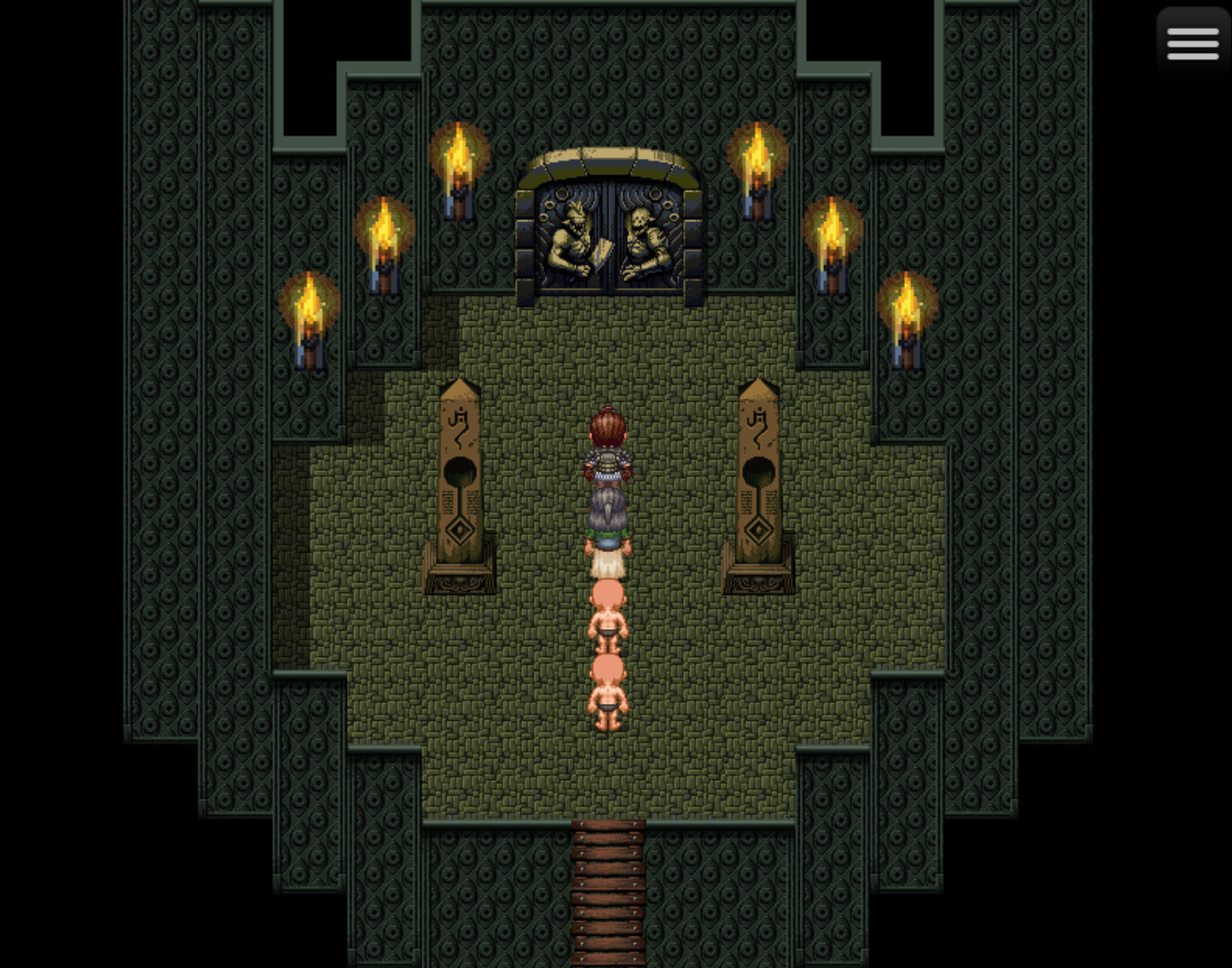
Task: Click the flame of the highest right-side torch
Action: point(758,148)
